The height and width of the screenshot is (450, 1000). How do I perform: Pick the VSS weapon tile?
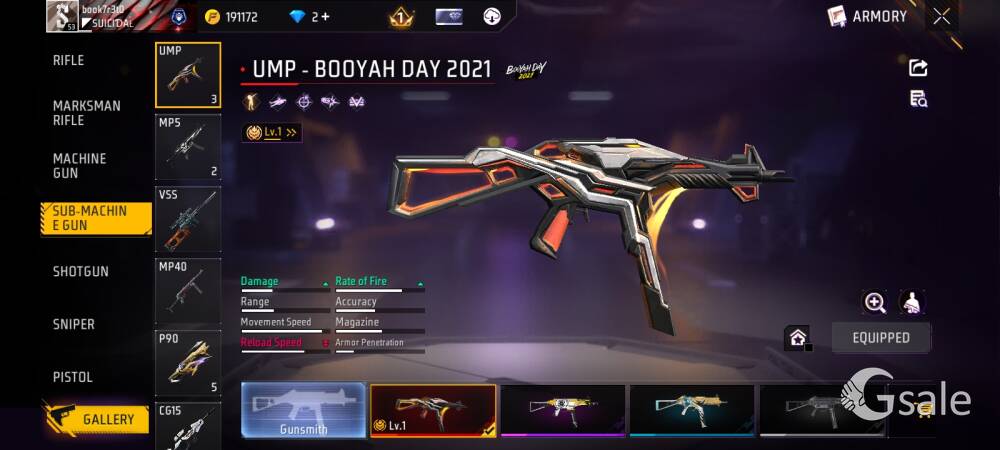pyautogui.click(x=188, y=218)
